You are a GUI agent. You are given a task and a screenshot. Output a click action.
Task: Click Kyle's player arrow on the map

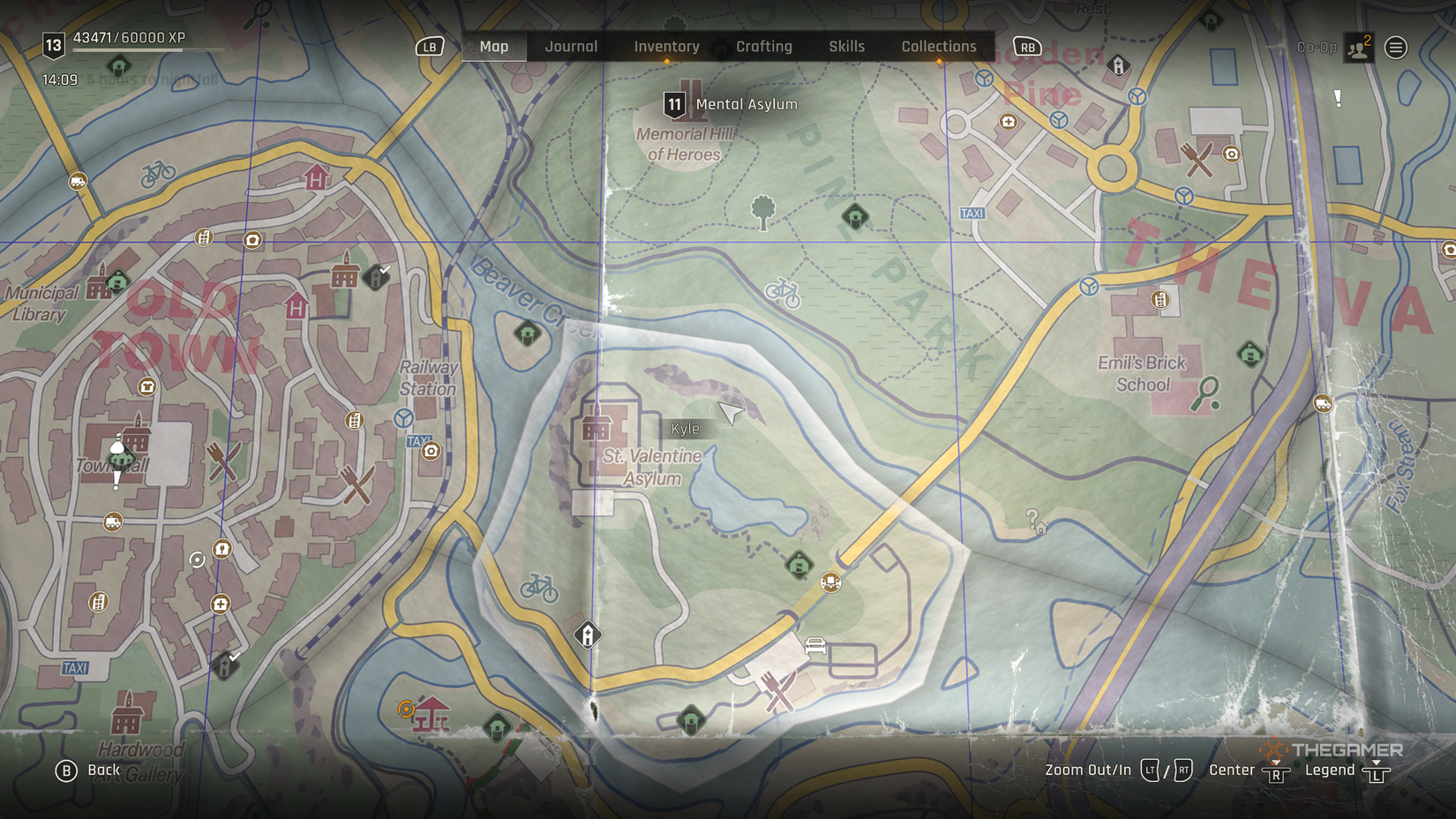click(730, 412)
